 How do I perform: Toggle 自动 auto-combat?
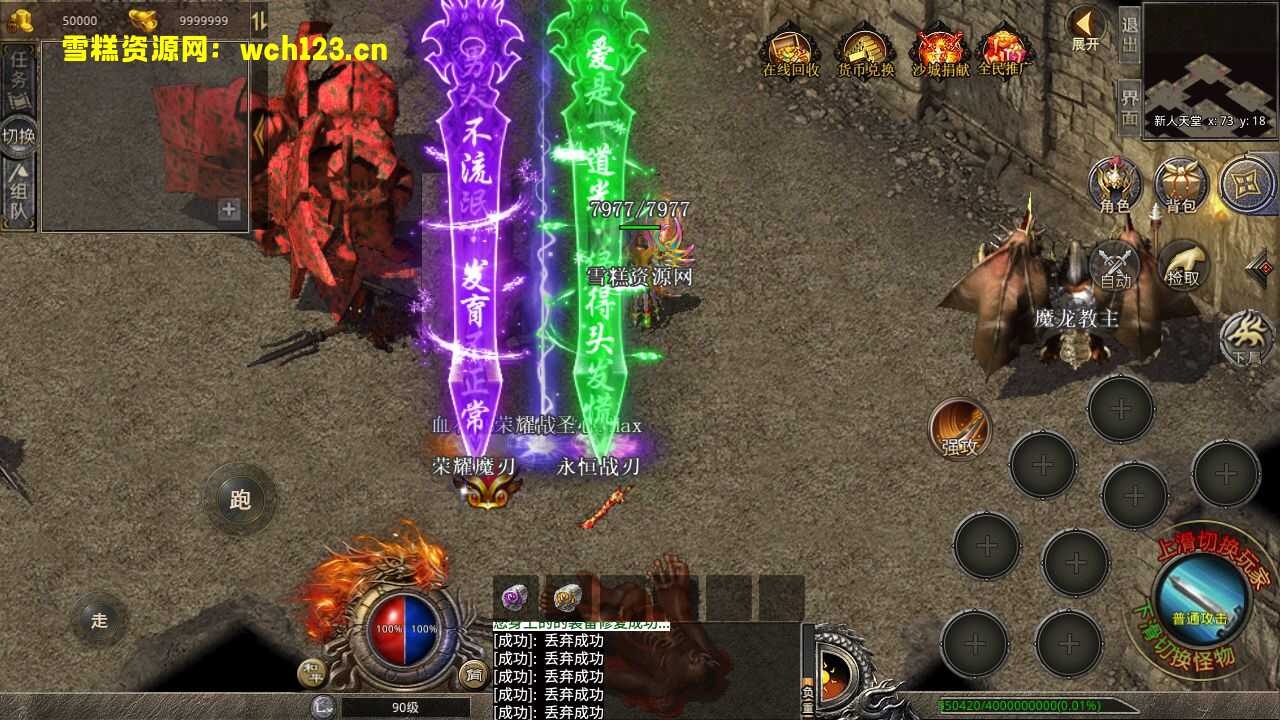coord(1115,267)
